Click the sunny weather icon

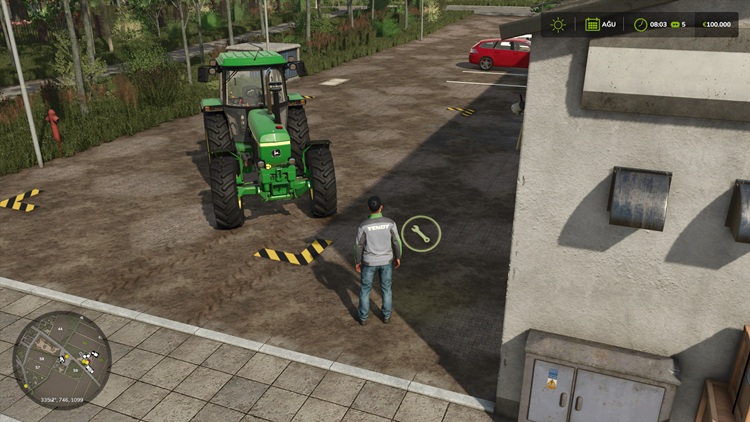click(558, 24)
